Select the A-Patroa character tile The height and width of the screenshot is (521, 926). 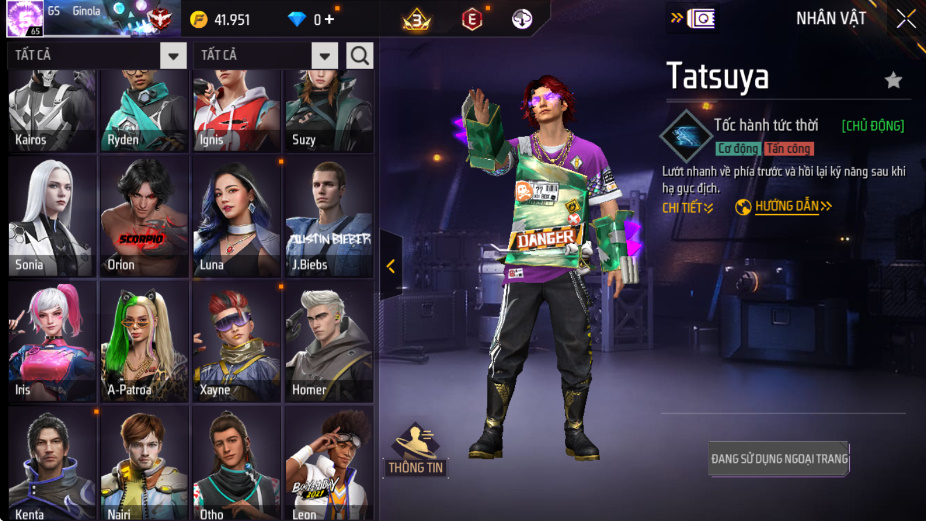tap(145, 341)
